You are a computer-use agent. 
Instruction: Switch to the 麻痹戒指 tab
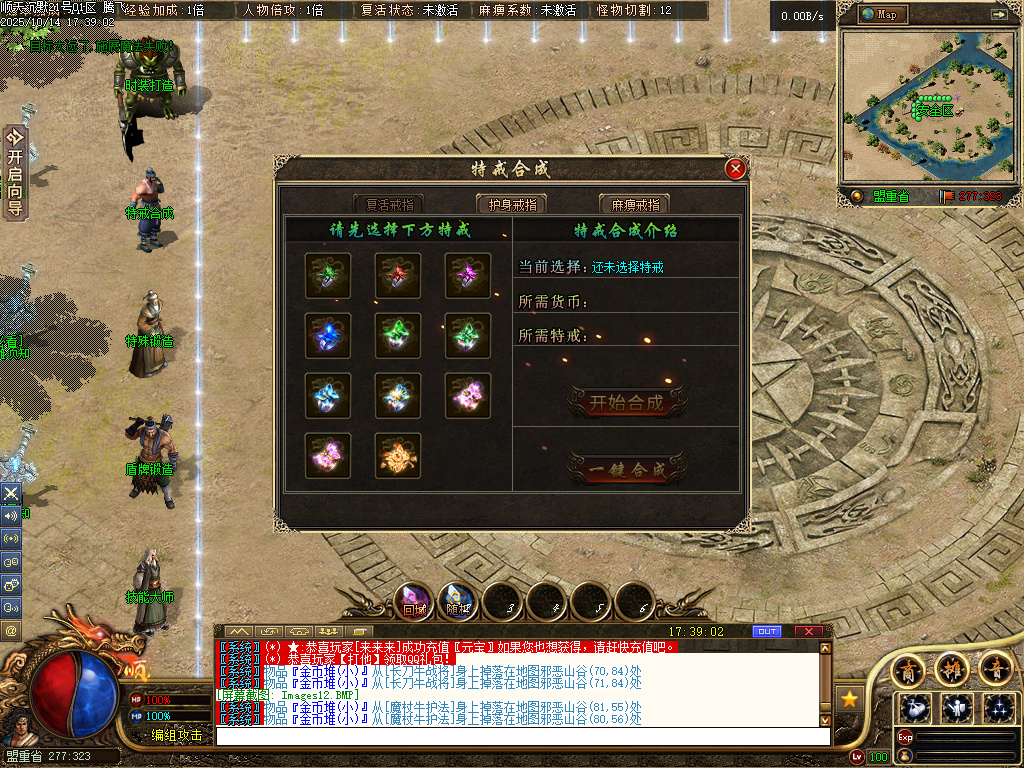point(634,204)
